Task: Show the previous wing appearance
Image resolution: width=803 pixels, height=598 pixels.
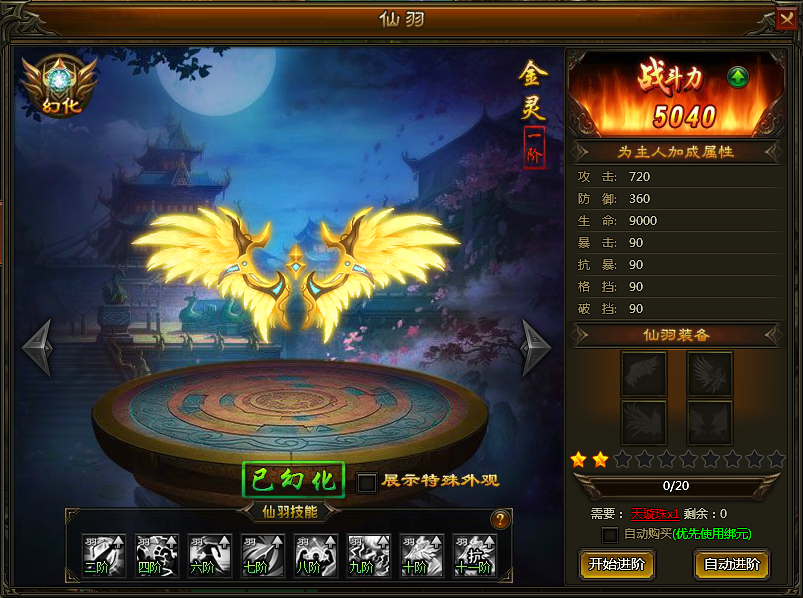Action: pos(38,347)
